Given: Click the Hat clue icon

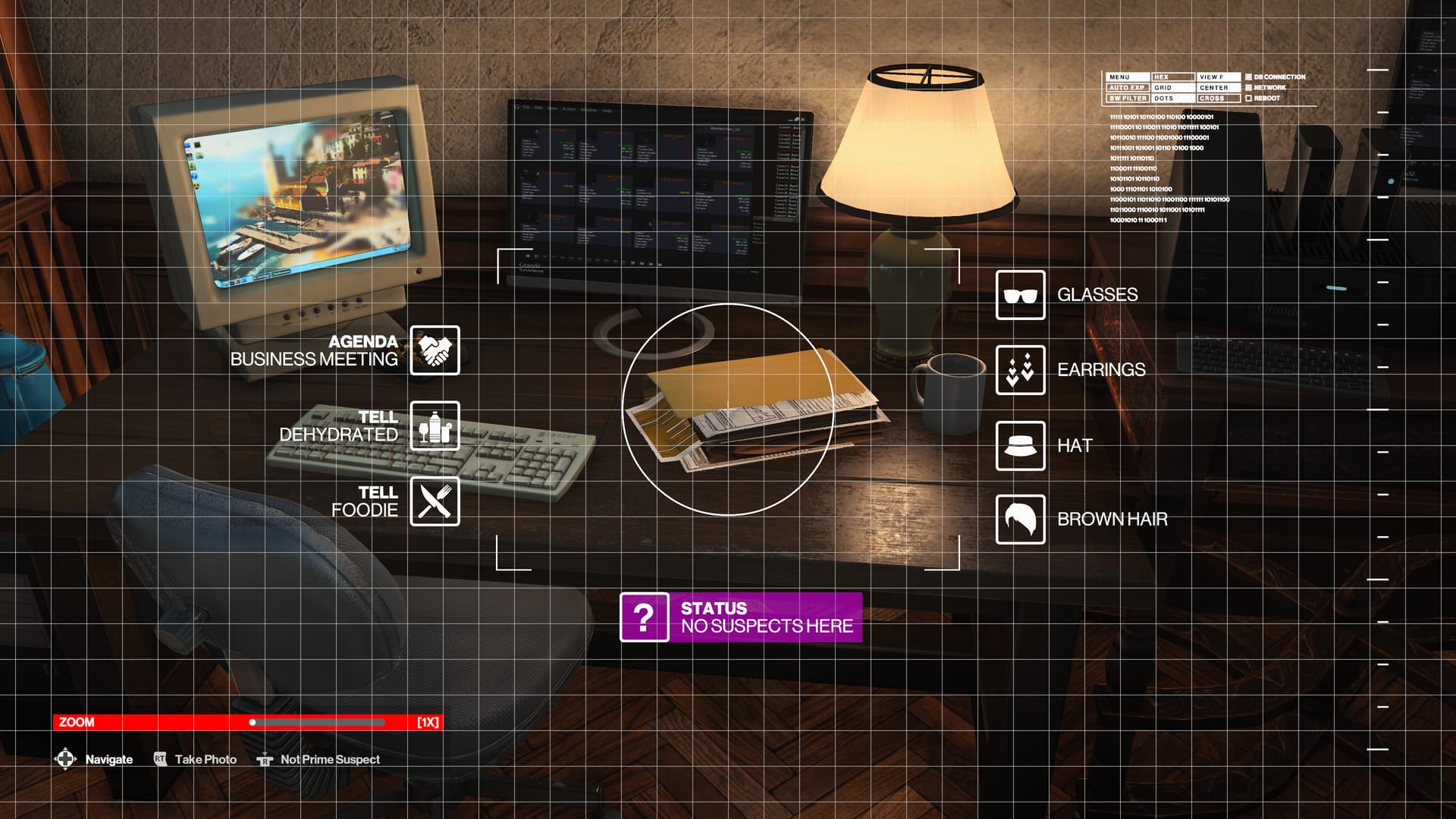Looking at the screenshot, I should (1020, 446).
